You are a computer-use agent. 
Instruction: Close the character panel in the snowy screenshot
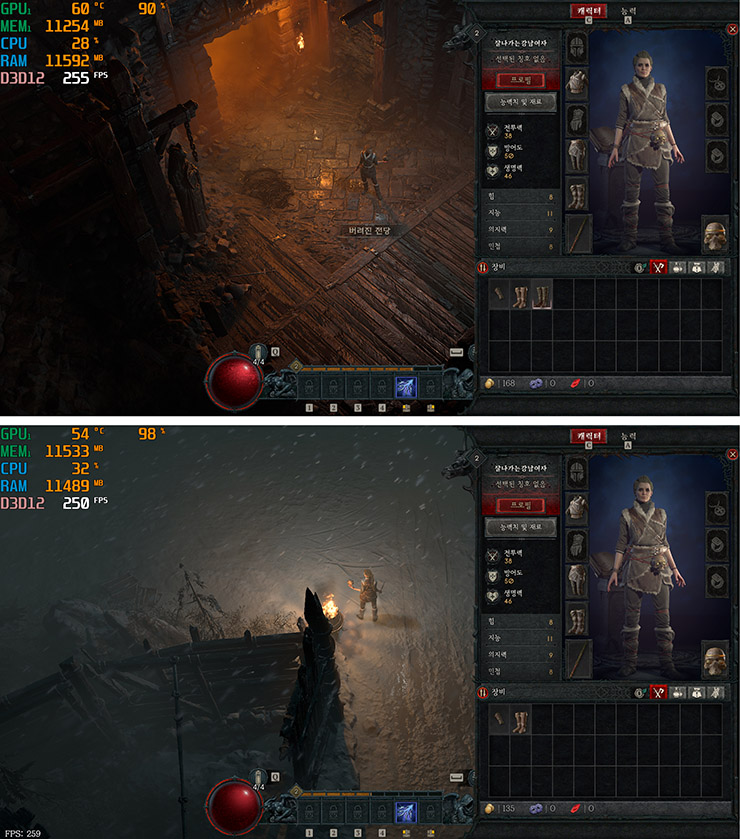[x=732, y=452]
